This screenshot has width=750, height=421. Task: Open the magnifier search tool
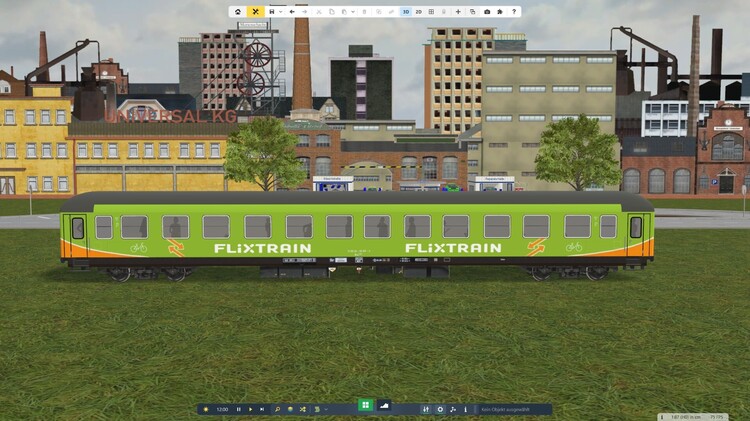(x=278, y=409)
